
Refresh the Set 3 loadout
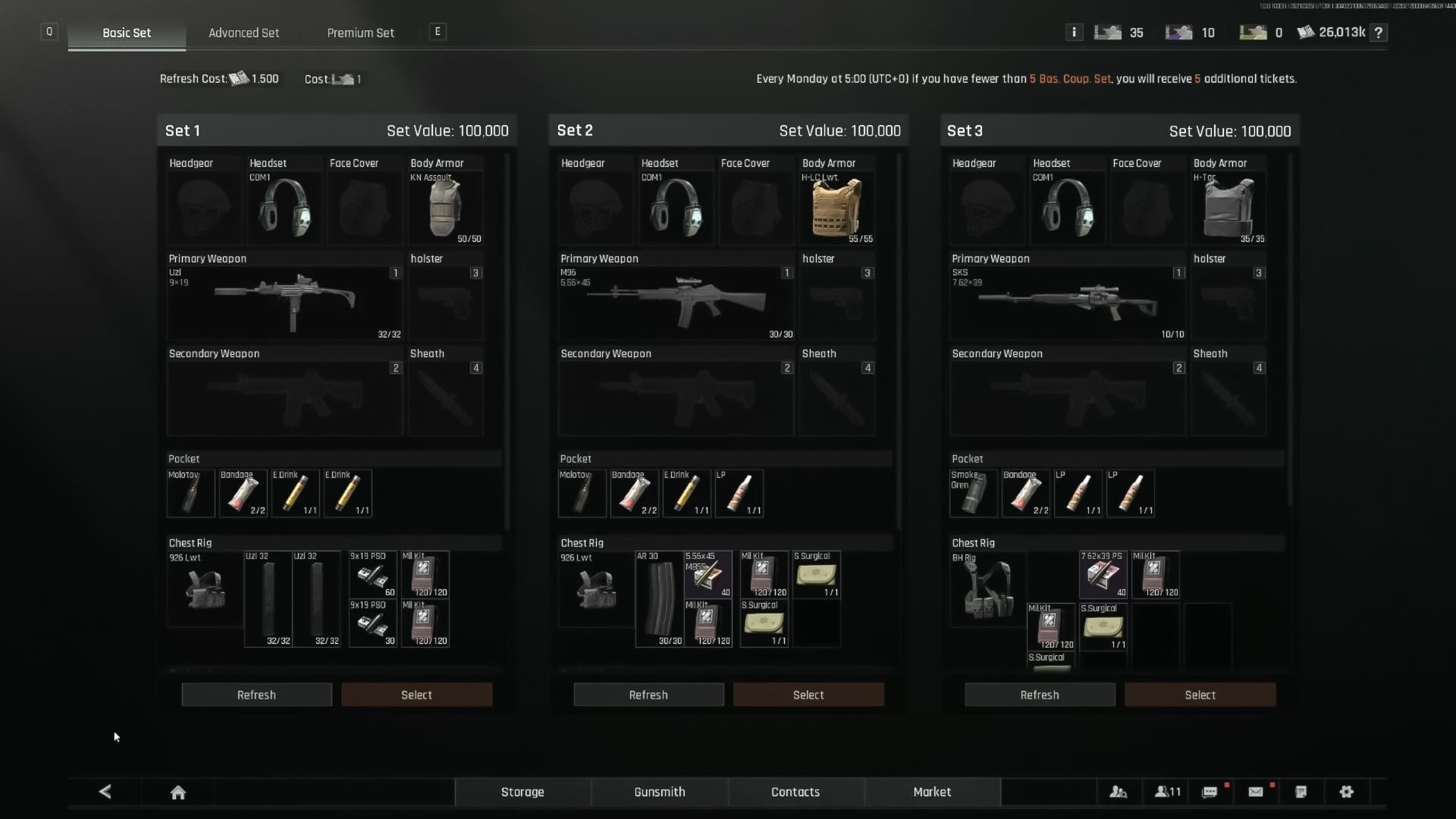click(x=1040, y=695)
